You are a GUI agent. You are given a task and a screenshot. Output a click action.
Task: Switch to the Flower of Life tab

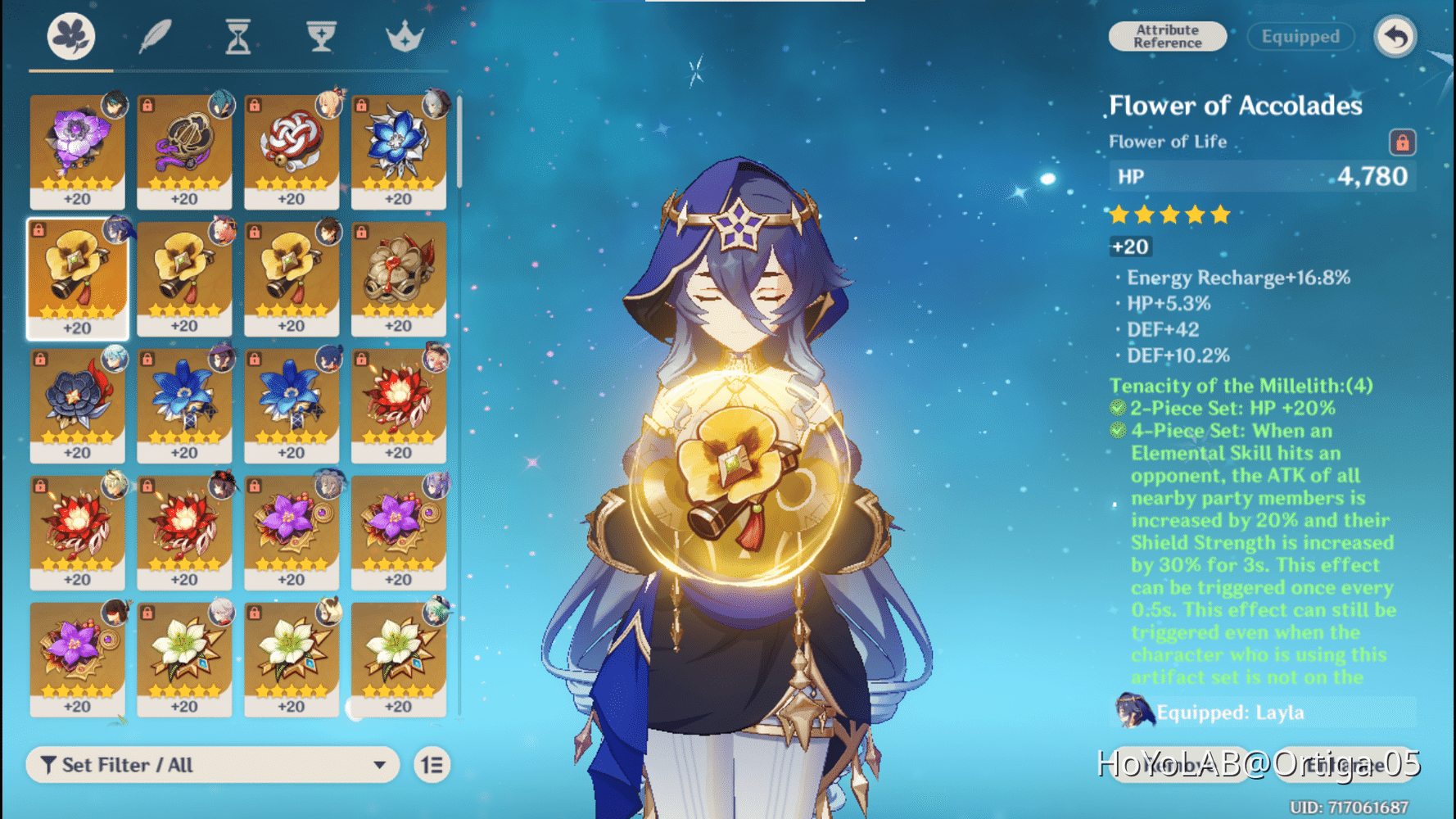click(x=72, y=36)
